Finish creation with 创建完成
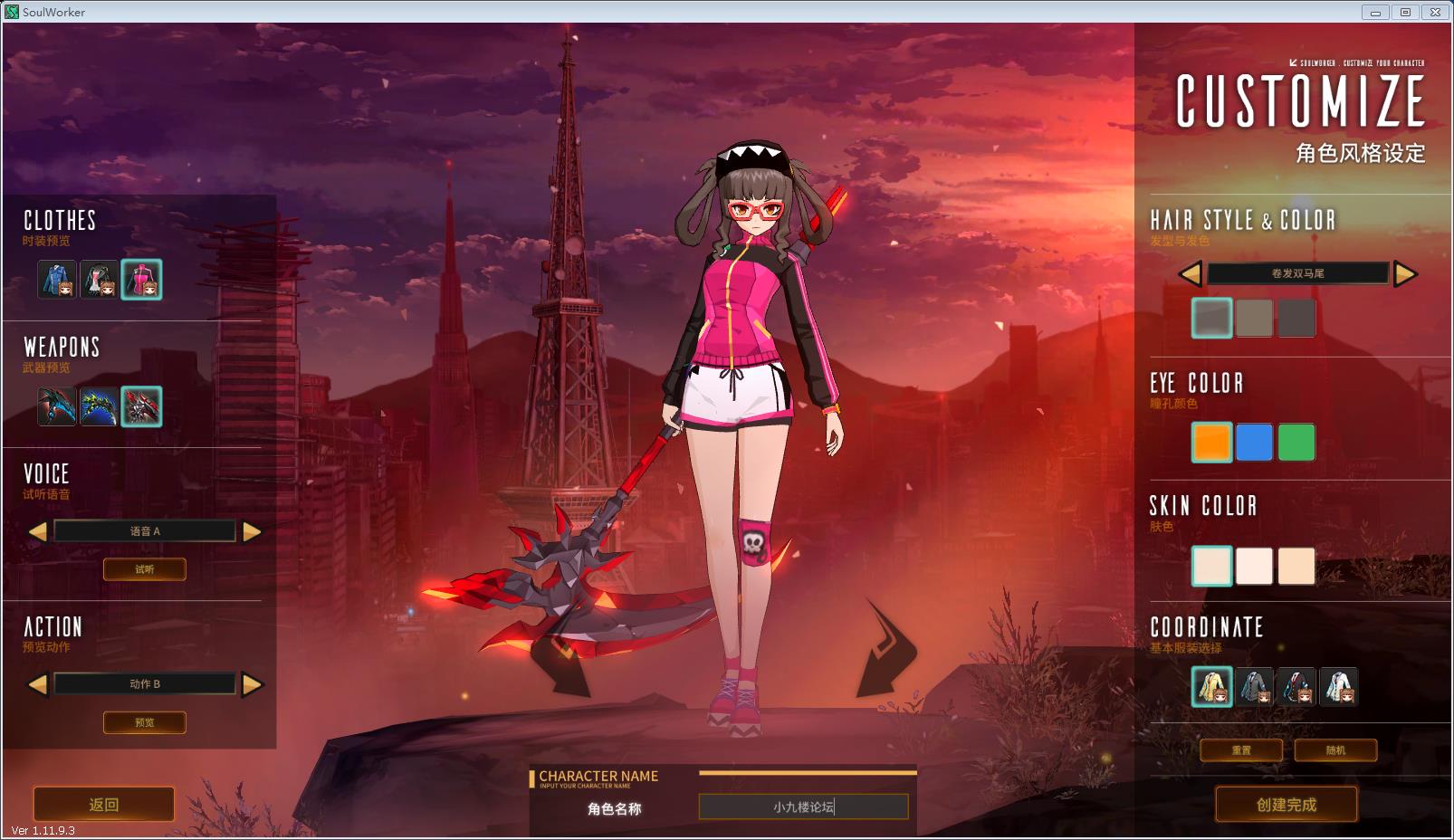This screenshot has height=840, width=1454. coord(1287,804)
